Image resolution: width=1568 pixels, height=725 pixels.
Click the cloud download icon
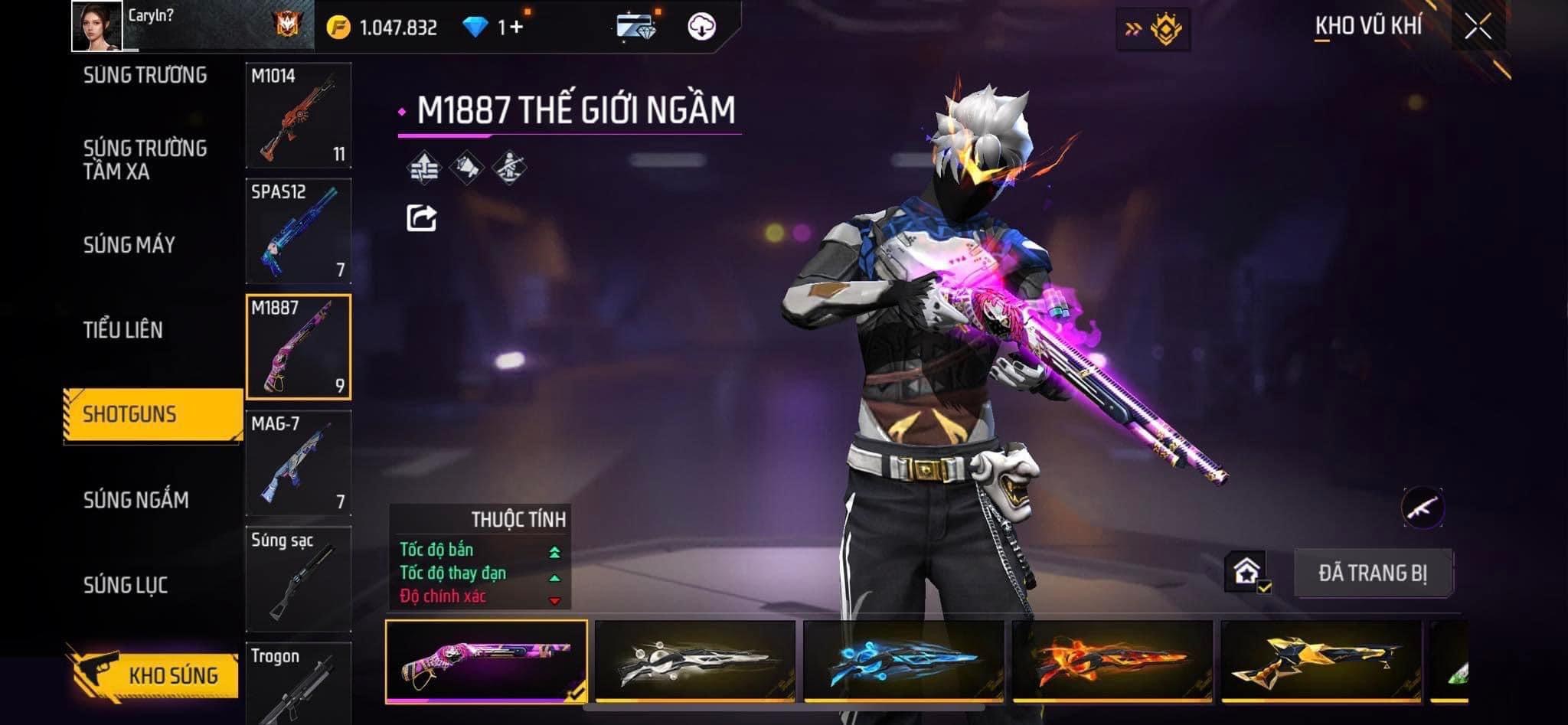click(701, 27)
